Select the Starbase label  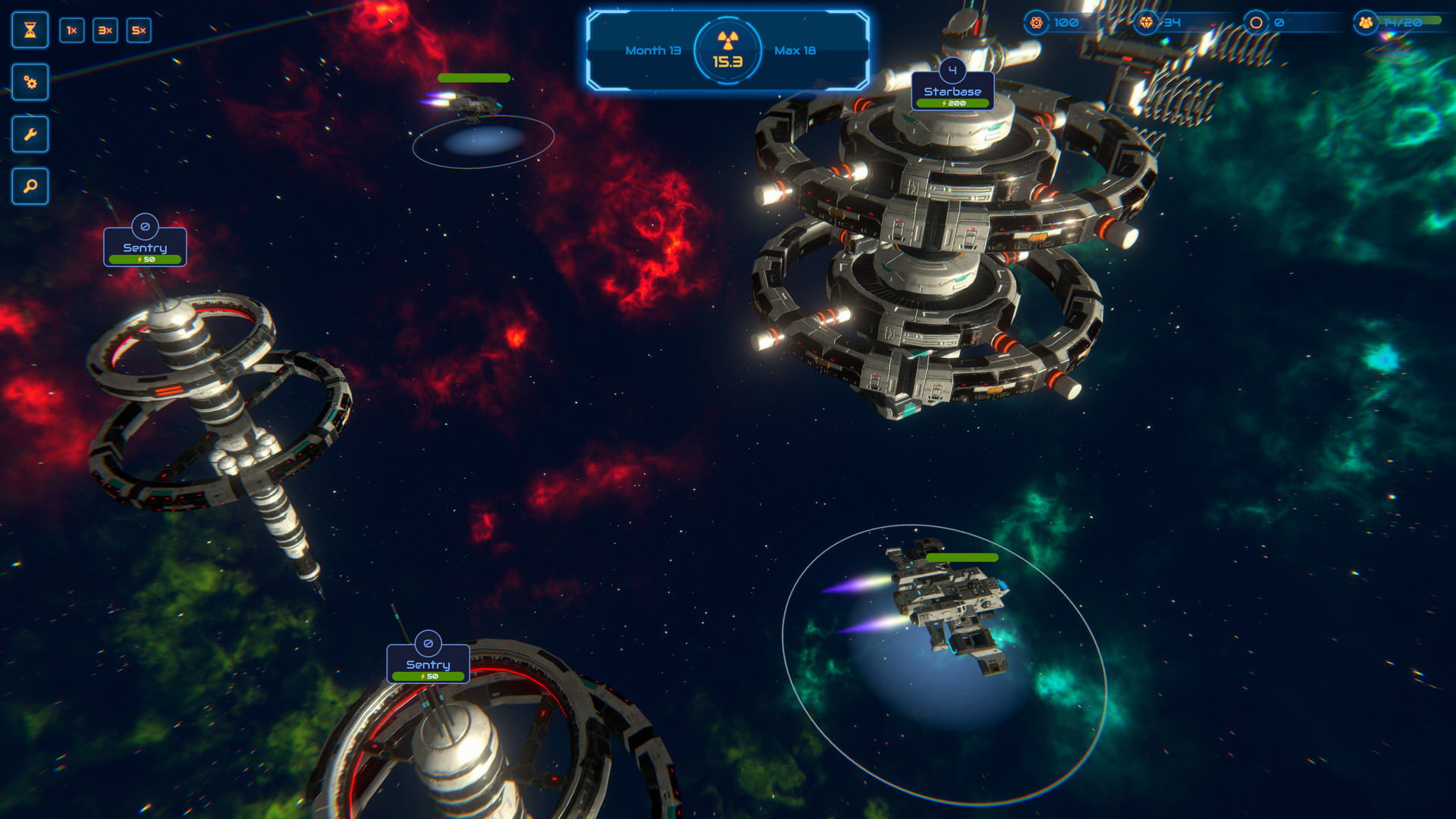coord(952,92)
